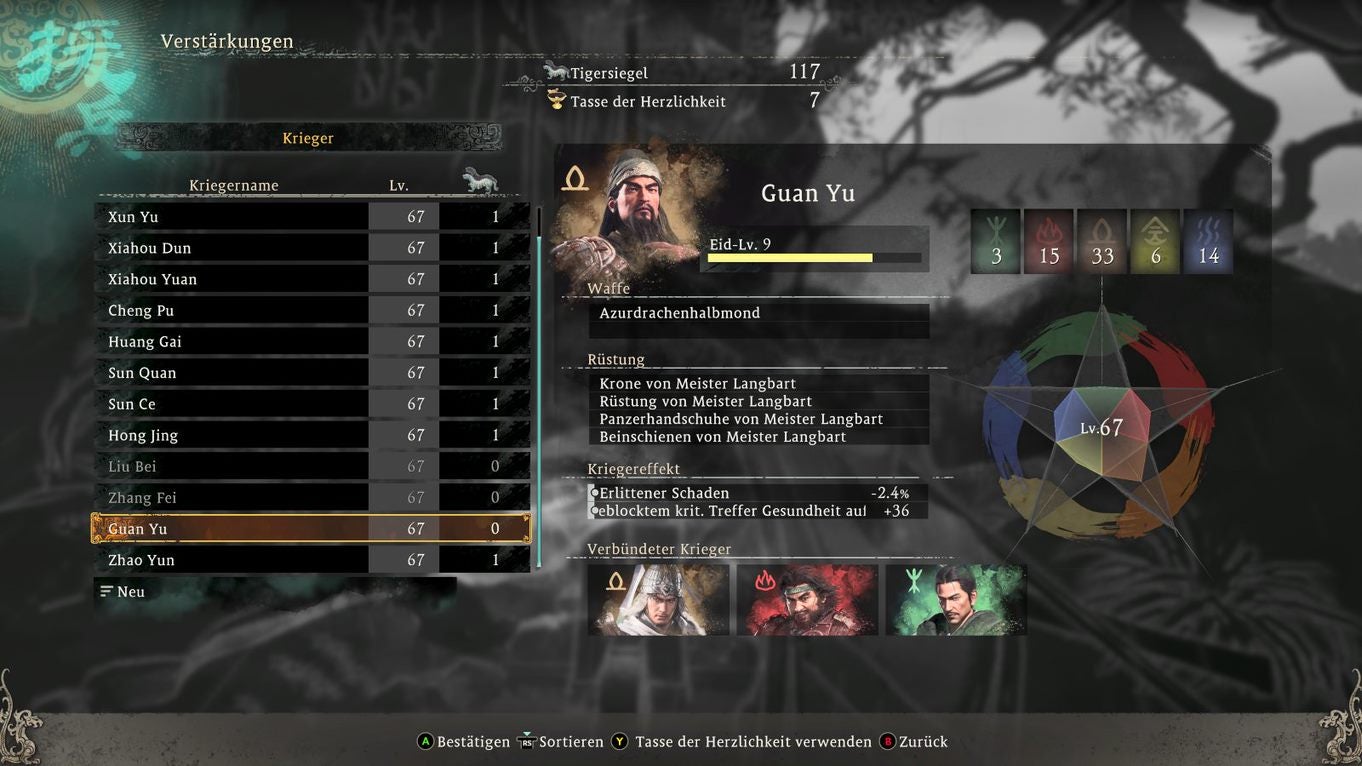The width and height of the screenshot is (1362, 766).
Task: Select the greyed-out Liu Bei row
Action: (x=312, y=466)
